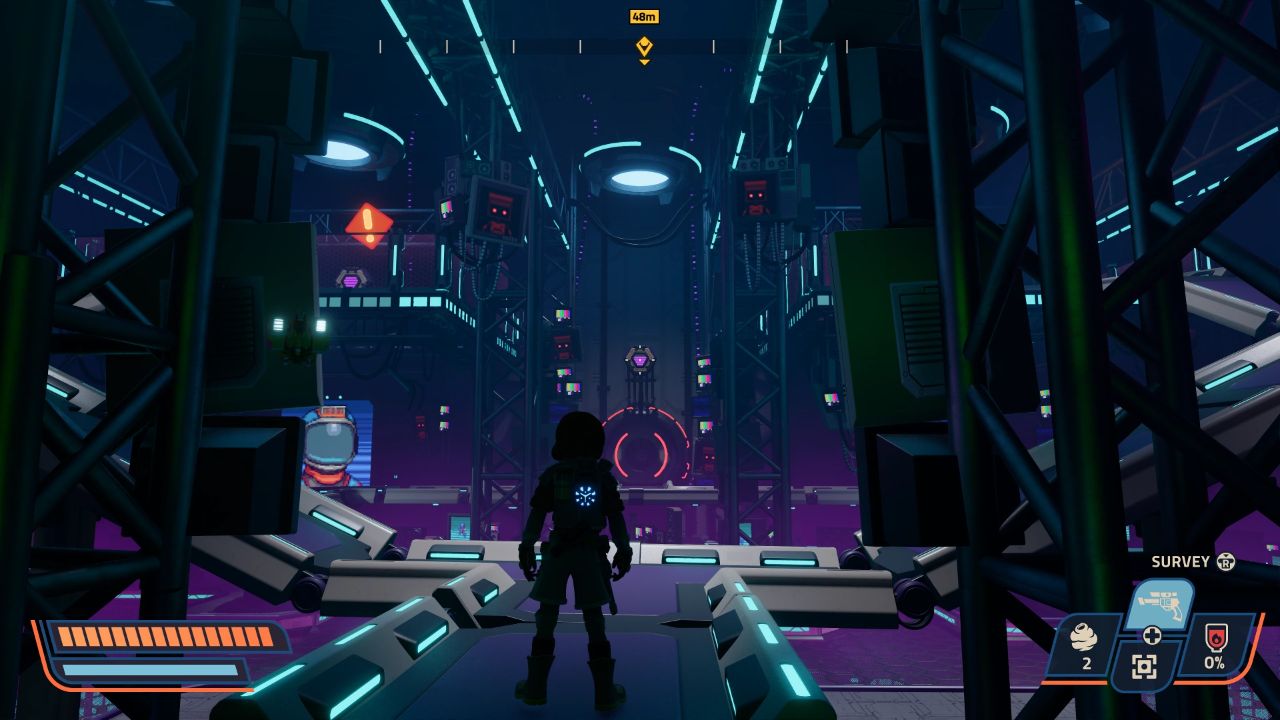The height and width of the screenshot is (720, 1280).
Task: Click the yellow objective marker on compass
Action: 644,46
